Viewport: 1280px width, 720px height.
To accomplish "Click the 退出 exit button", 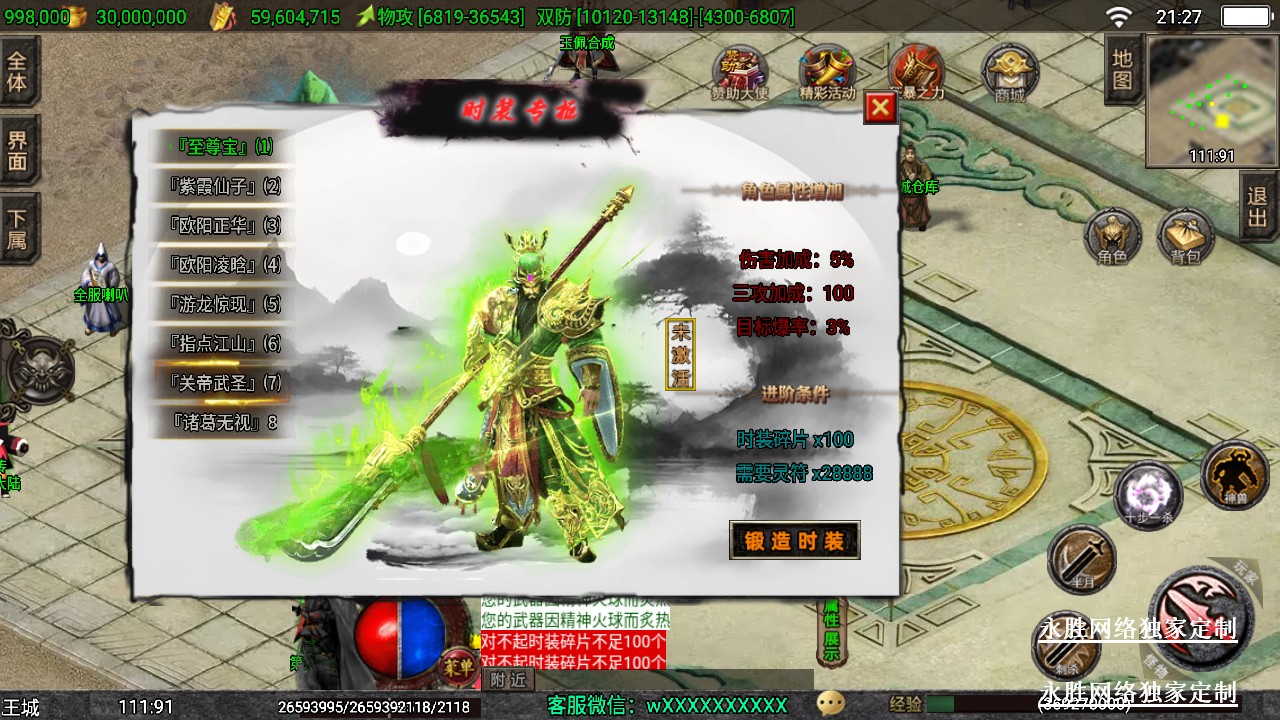I will click(1258, 207).
